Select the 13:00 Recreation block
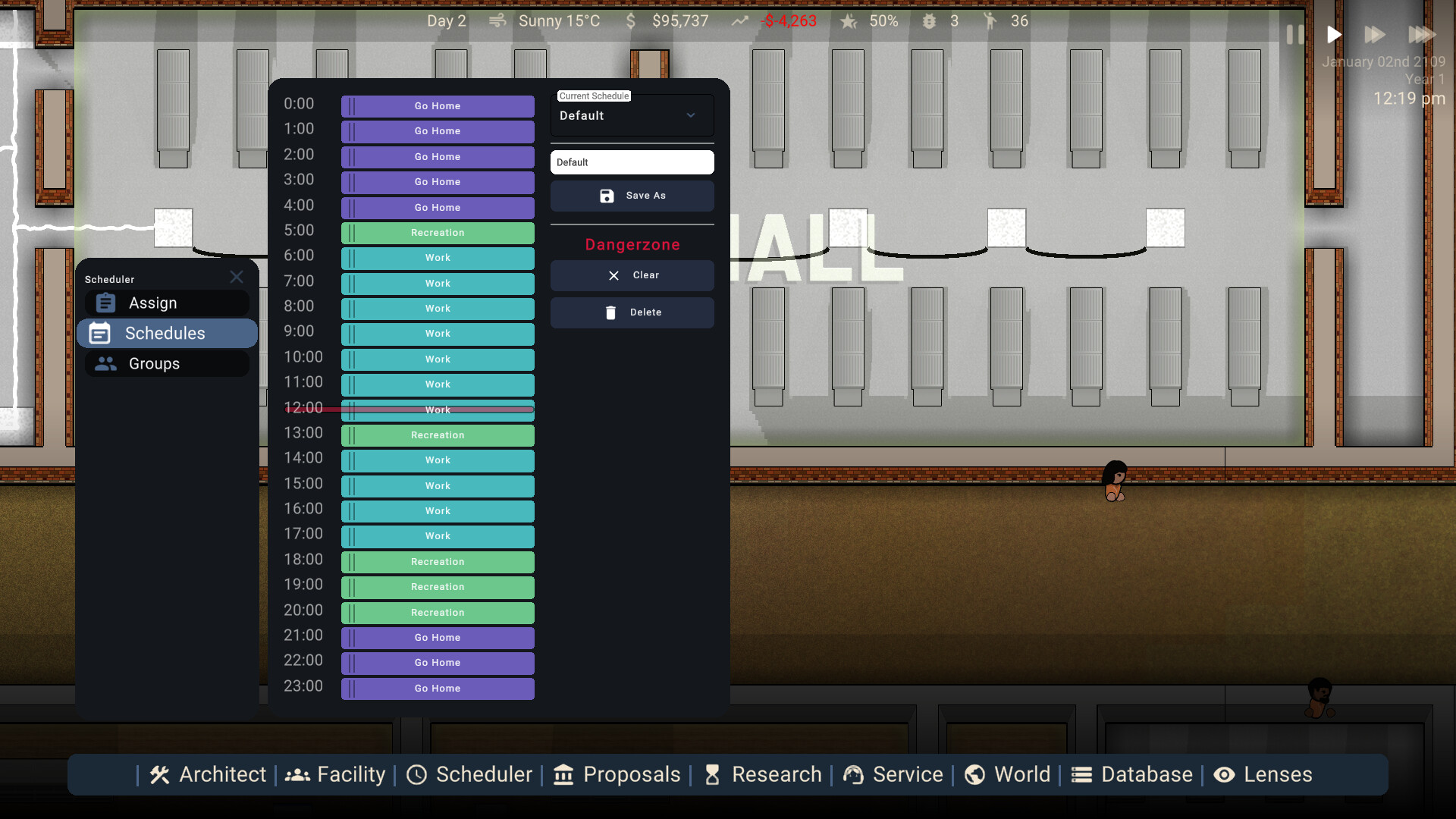Screen dimensions: 1456x819 [x=438, y=435]
